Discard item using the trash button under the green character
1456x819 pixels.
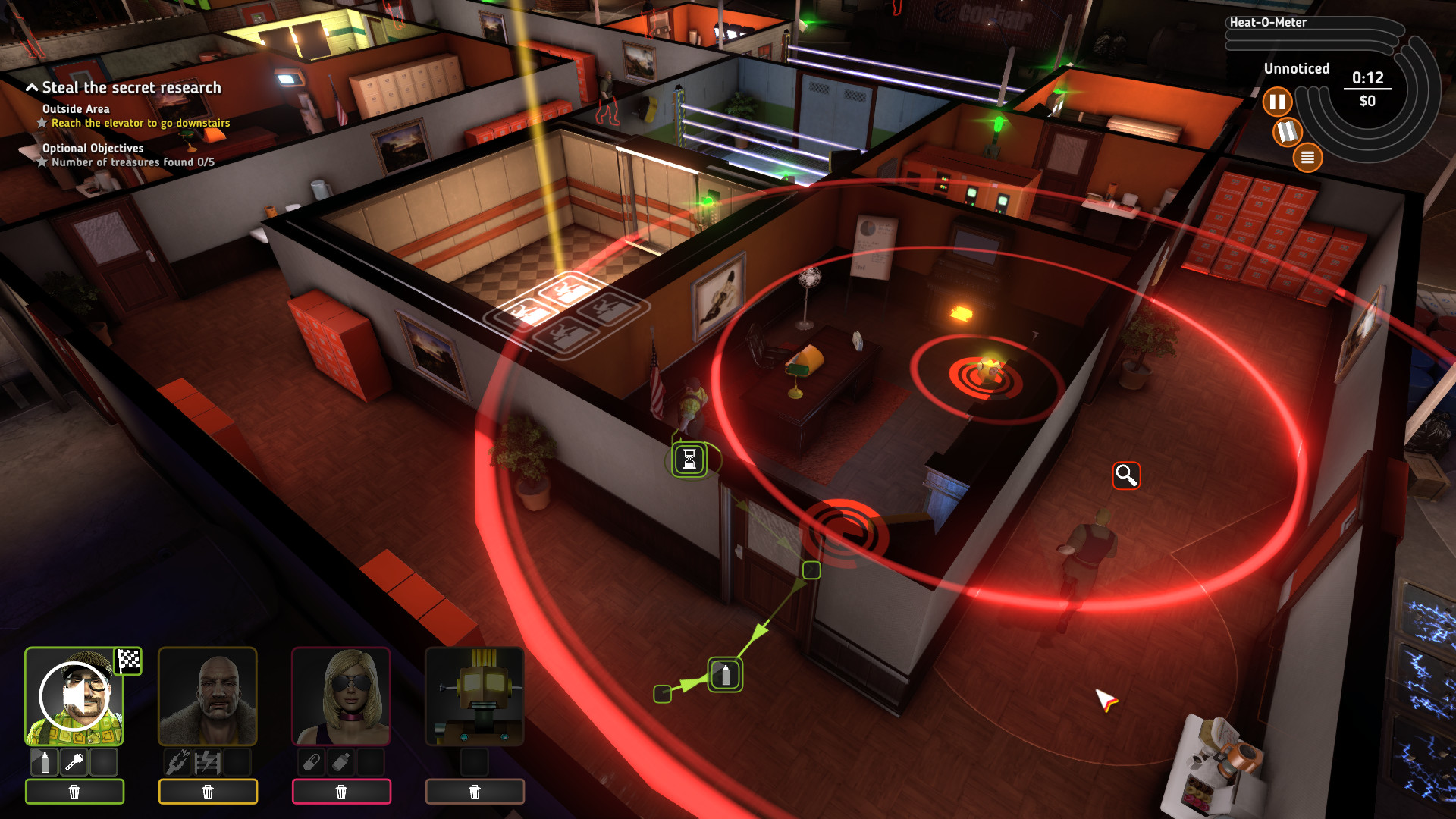74,791
